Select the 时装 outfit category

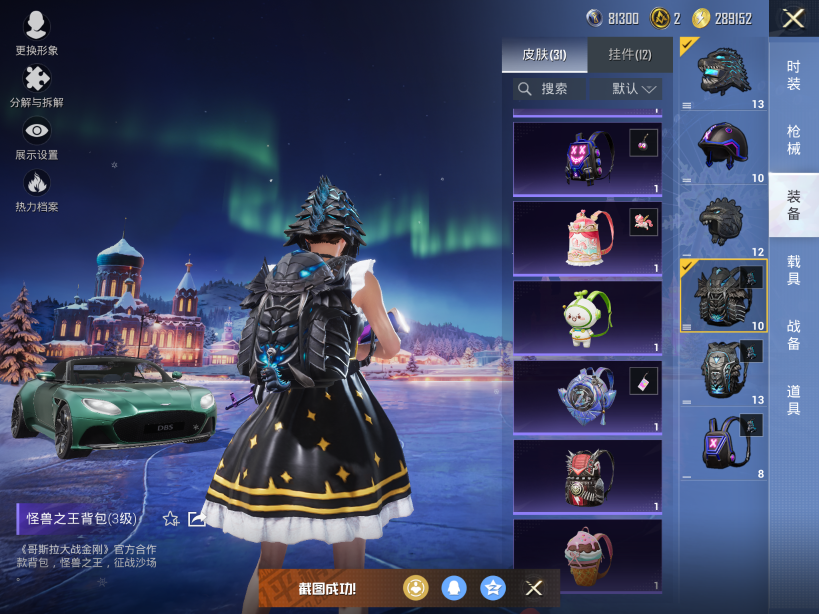[793, 75]
